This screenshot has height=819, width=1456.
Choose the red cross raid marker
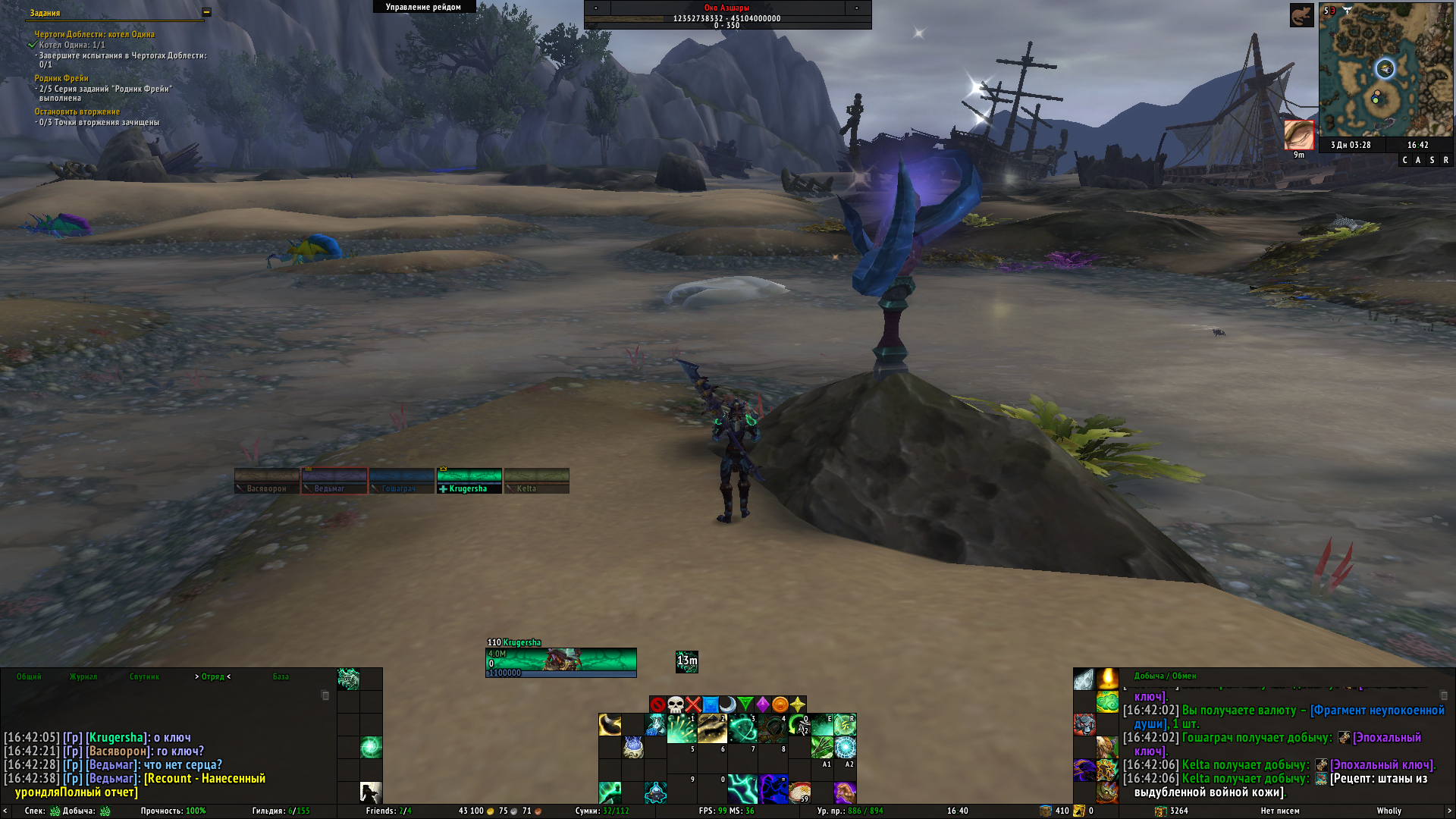coord(693,704)
